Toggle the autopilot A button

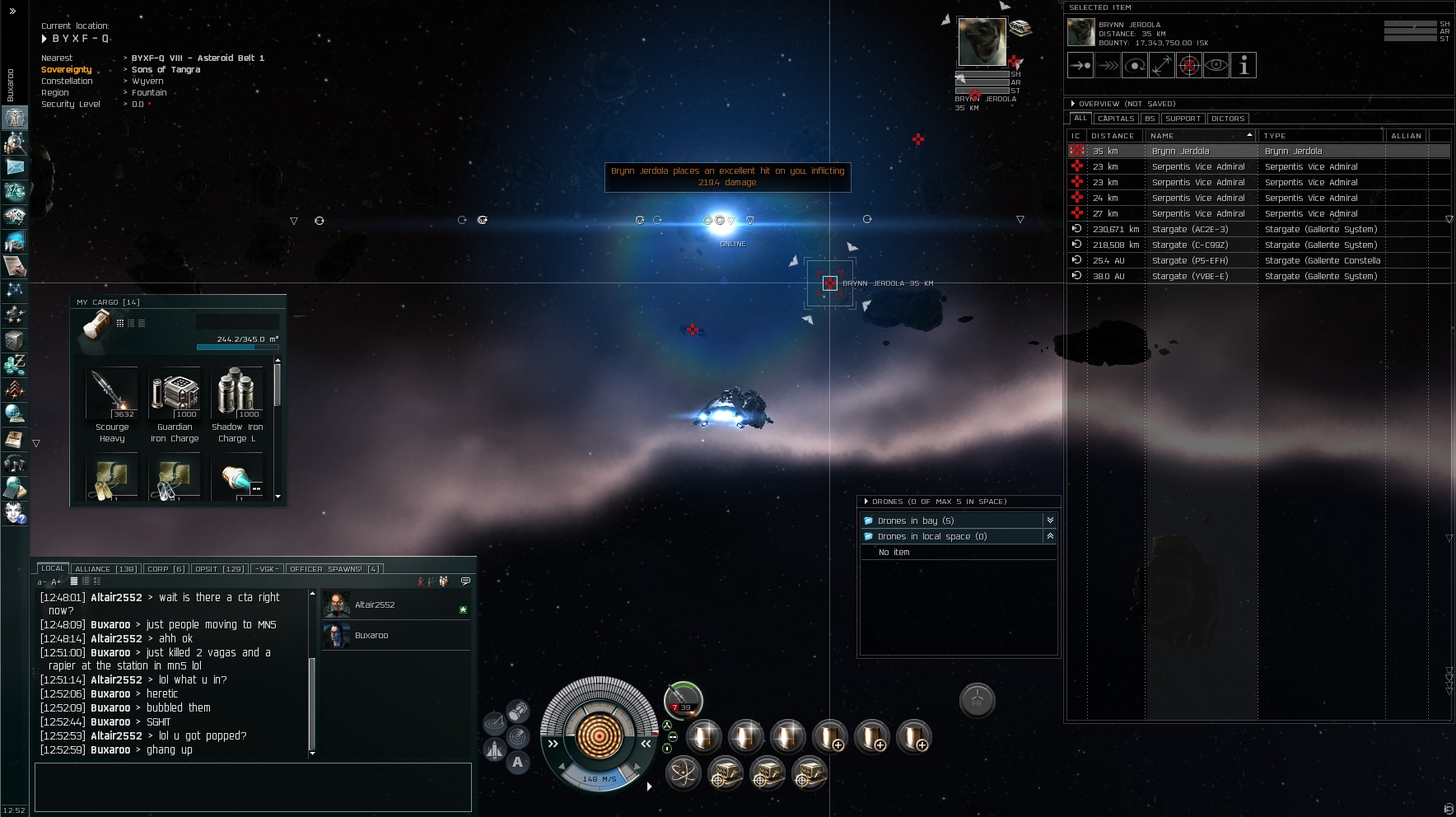coord(517,763)
